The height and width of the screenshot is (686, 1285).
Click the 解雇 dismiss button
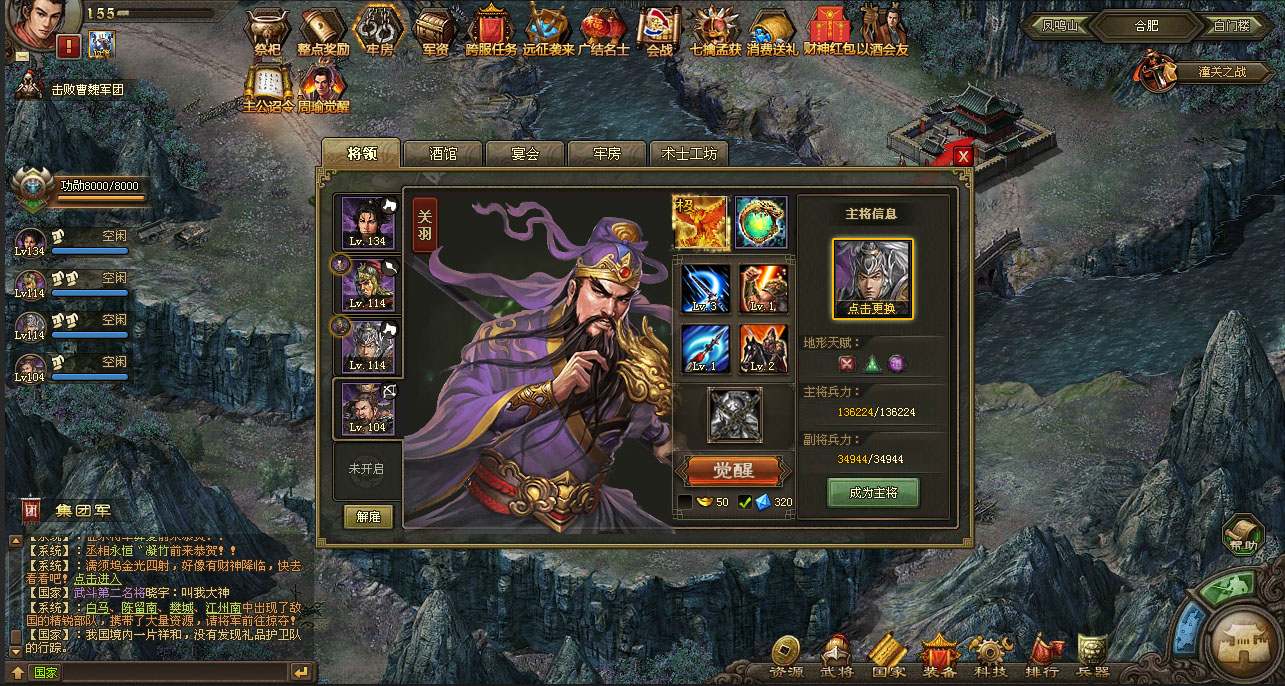[368, 516]
